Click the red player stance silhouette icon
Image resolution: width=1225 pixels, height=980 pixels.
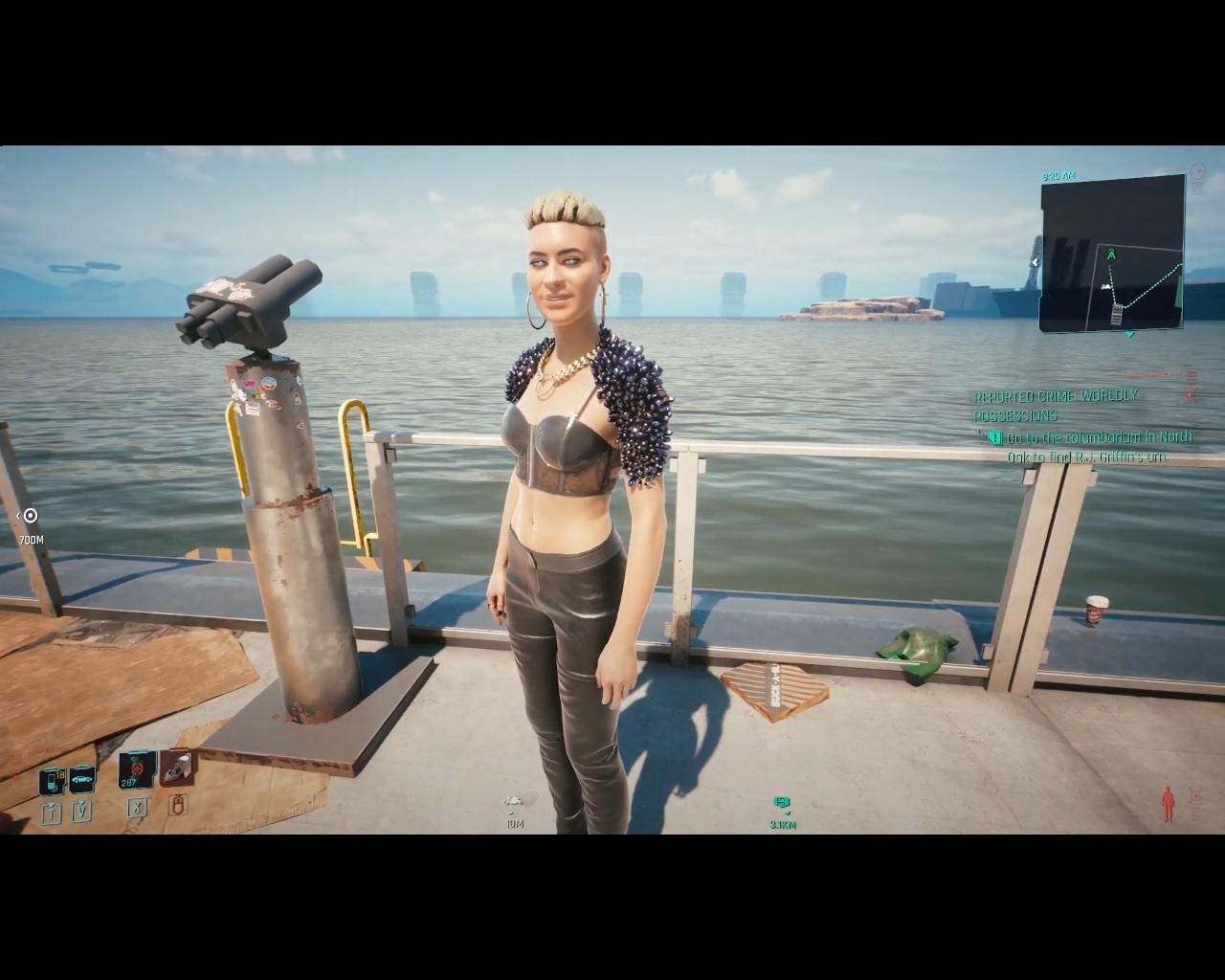[x=1168, y=804]
